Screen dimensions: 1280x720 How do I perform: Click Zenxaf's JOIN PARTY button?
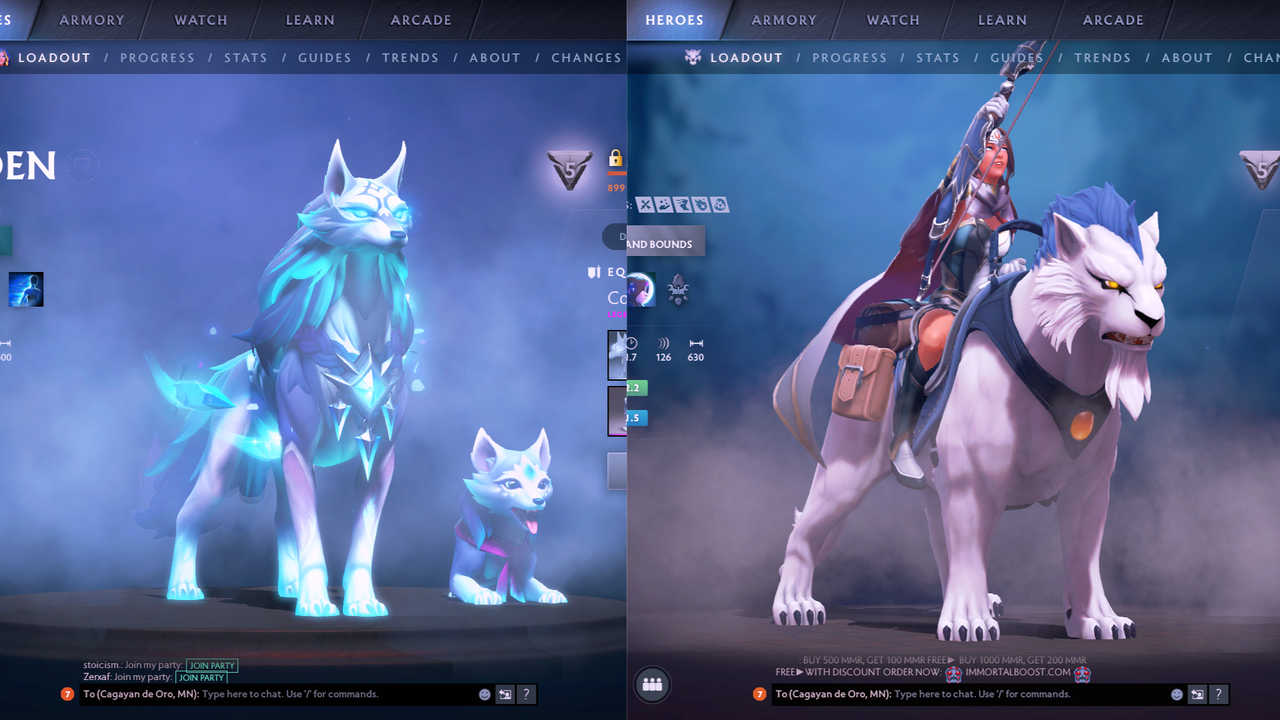pos(202,677)
